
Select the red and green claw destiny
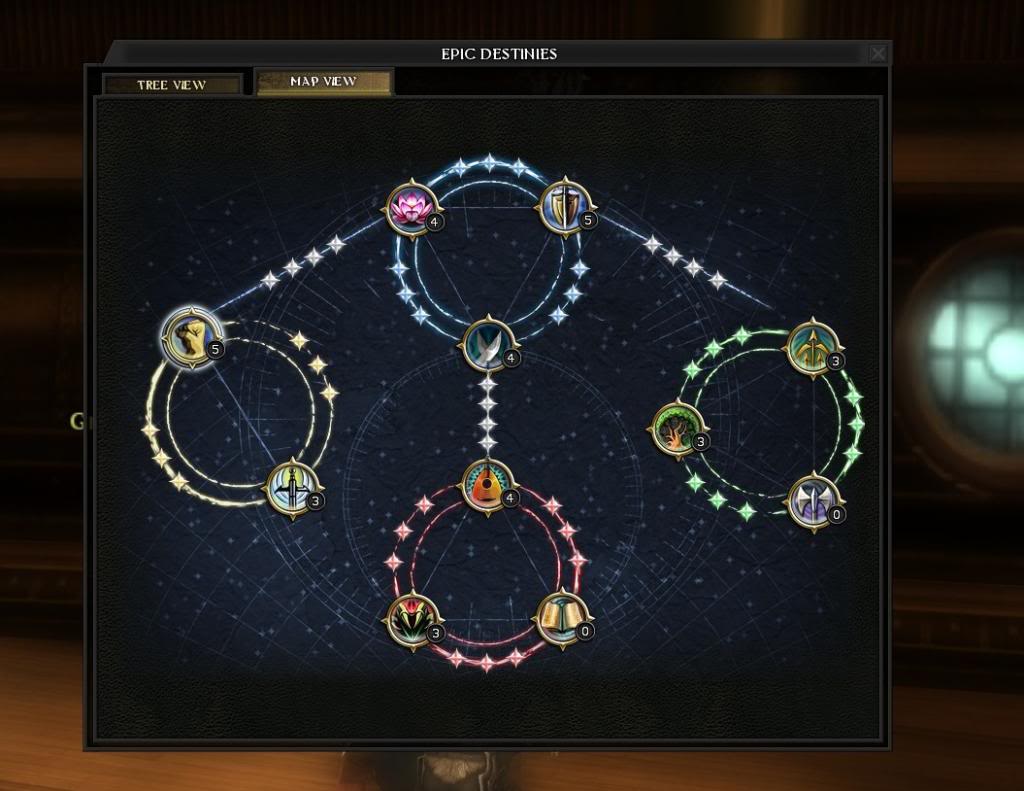point(410,619)
